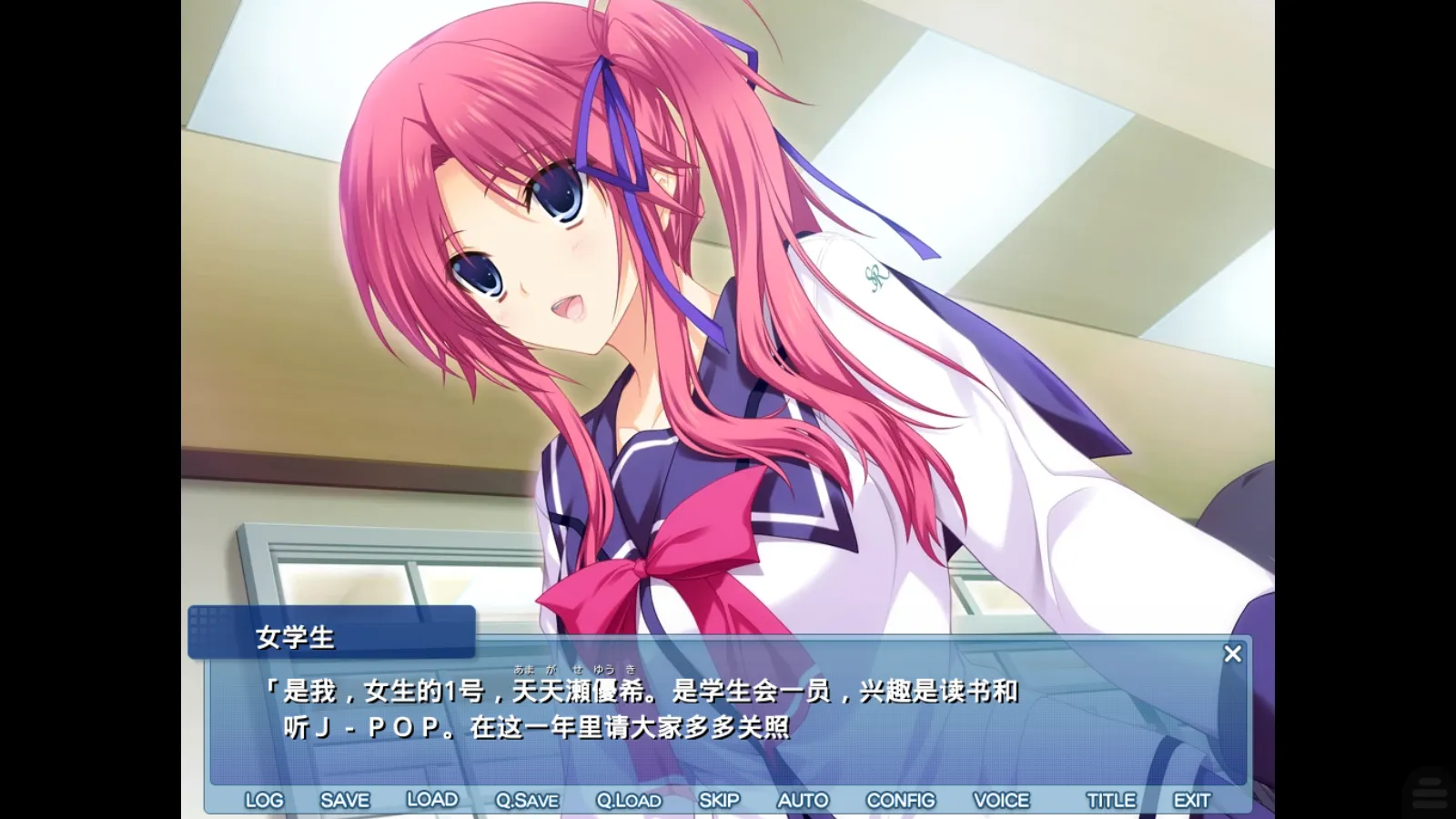Toggle VOICE playback for the current line

(1002, 799)
